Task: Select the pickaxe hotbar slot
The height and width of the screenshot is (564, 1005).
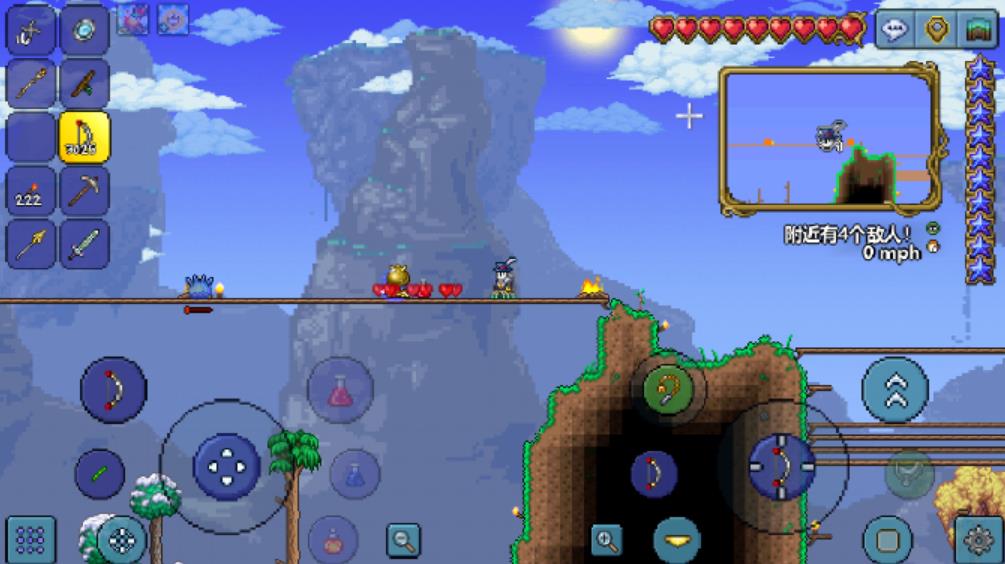Action: pyautogui.click(x=84, y=191)
